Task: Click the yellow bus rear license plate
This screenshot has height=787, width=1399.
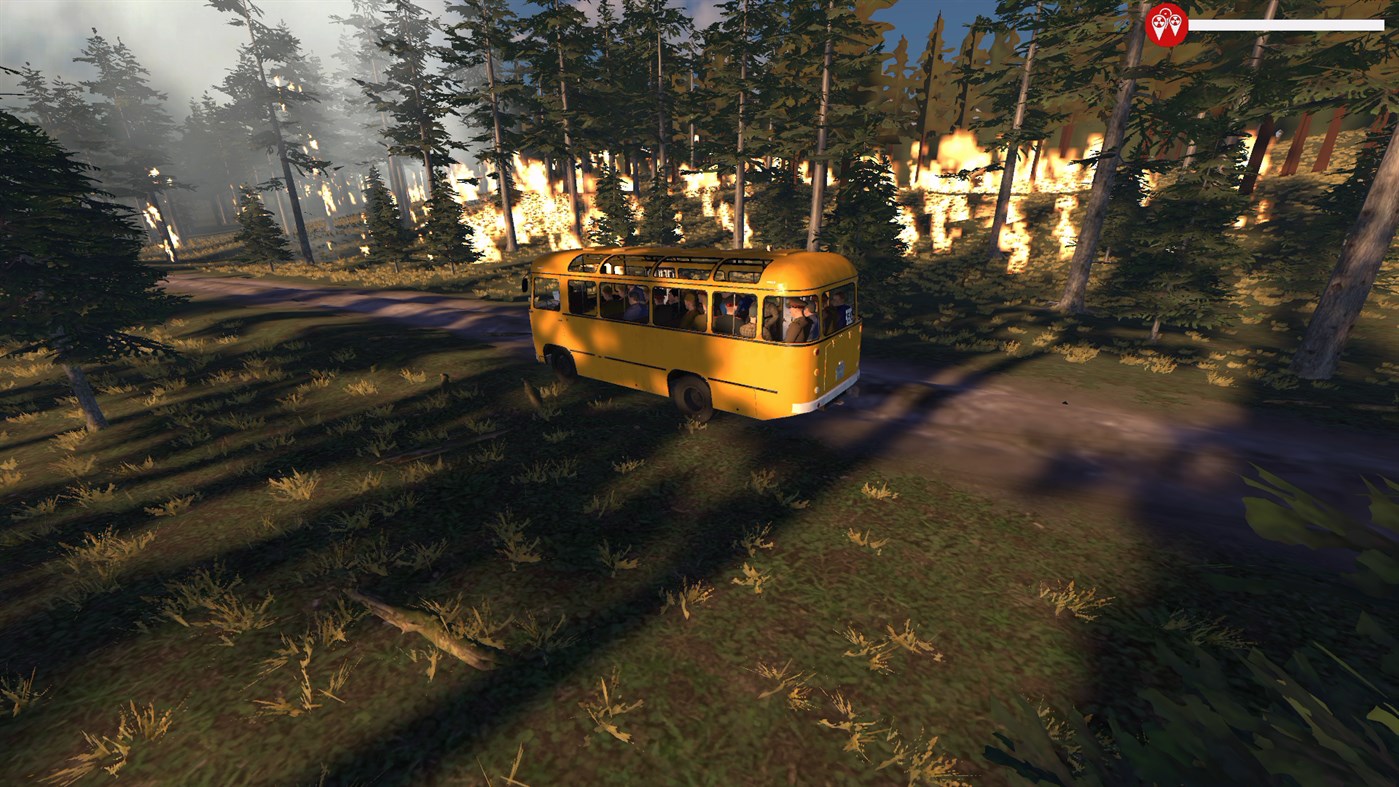Action: (839, 369)
